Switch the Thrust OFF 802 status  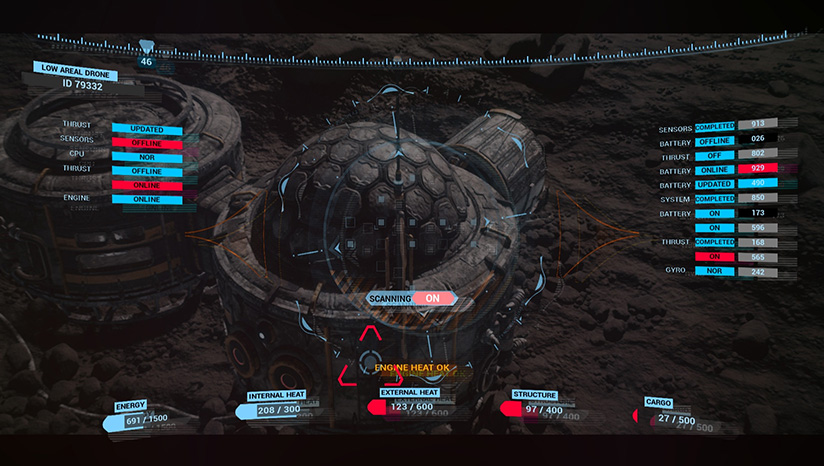[715, 155]
